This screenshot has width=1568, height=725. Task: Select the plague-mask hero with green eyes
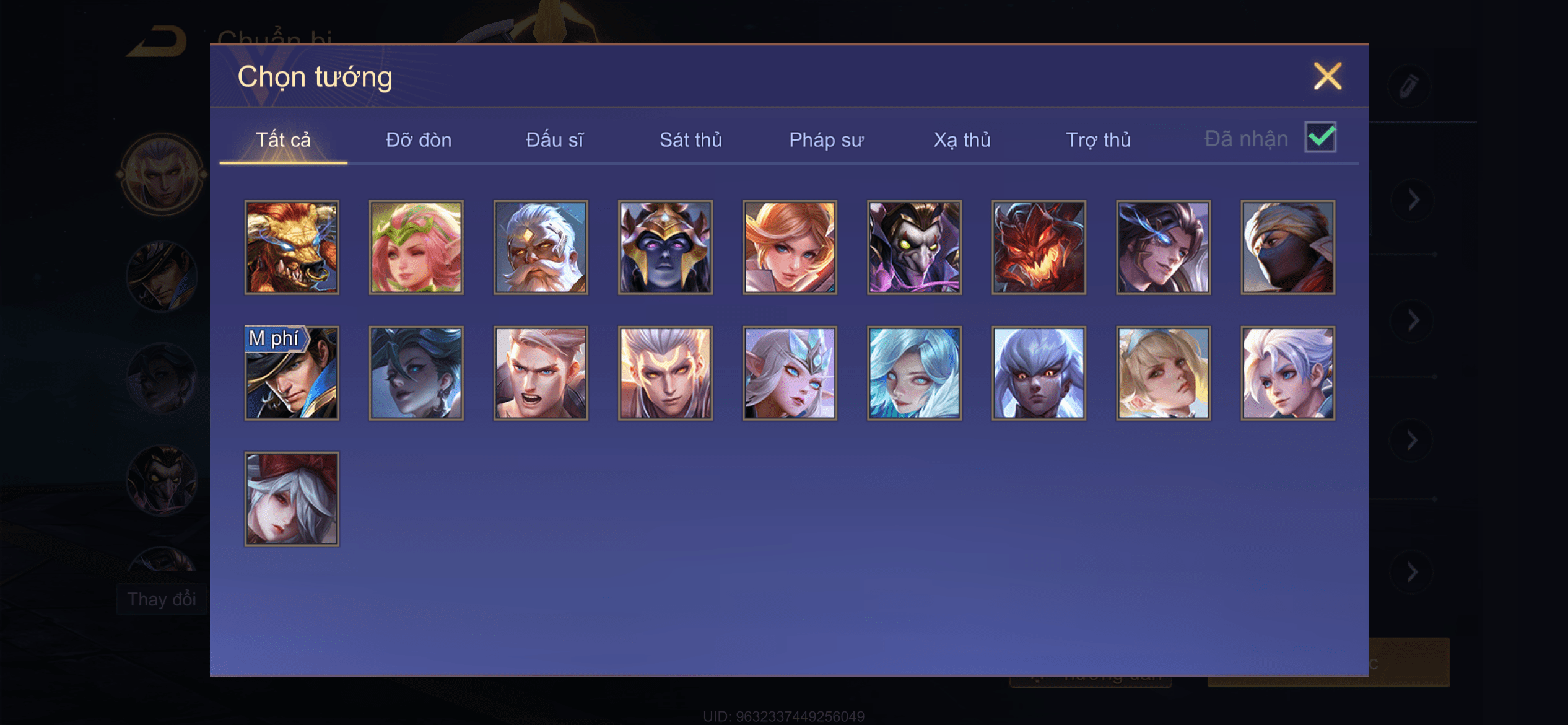click(x=914, y=247)
